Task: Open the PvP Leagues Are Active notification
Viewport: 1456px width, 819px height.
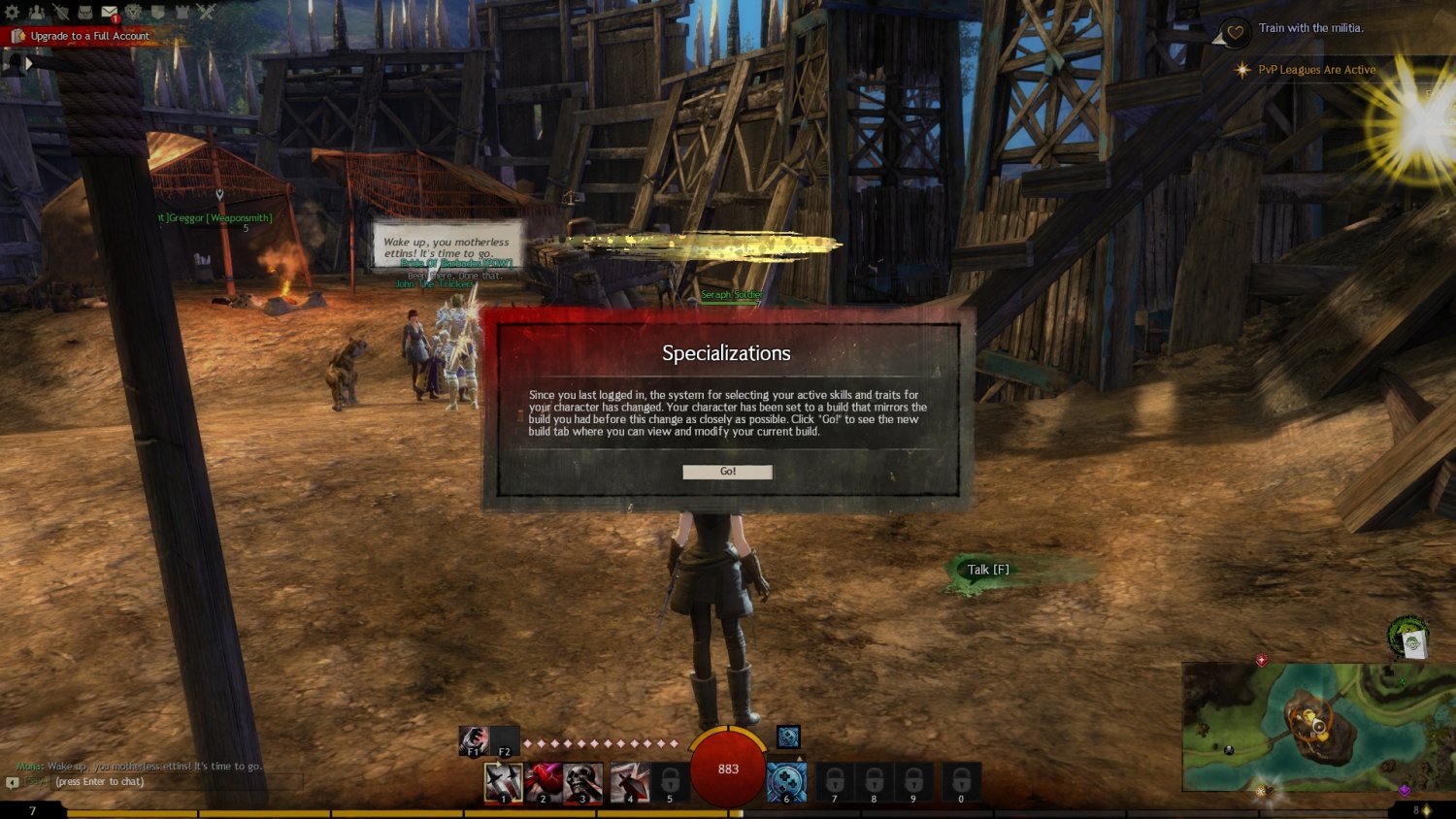Action: (1316, 70)
